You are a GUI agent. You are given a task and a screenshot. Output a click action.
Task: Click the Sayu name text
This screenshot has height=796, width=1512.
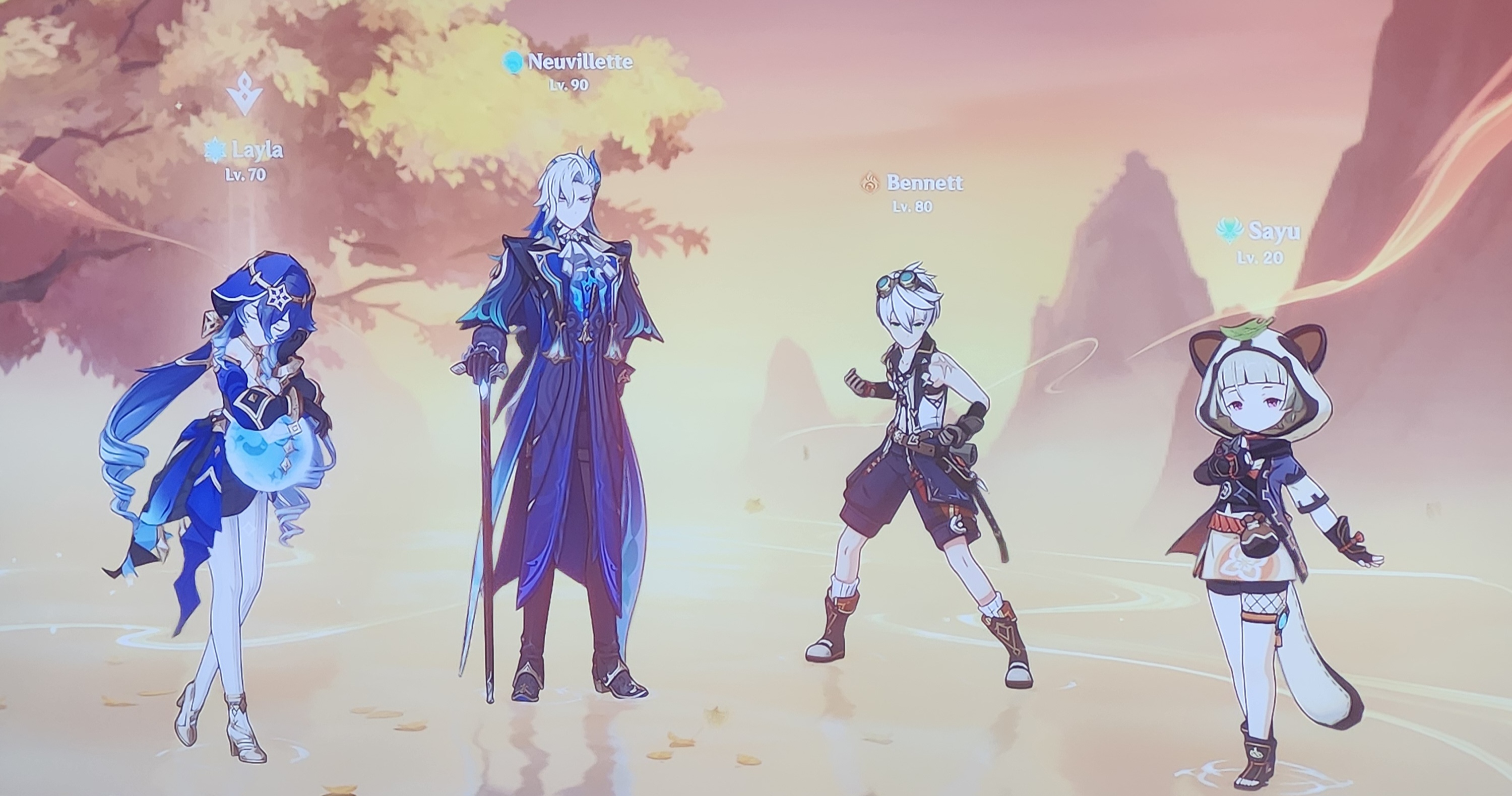1275,231
